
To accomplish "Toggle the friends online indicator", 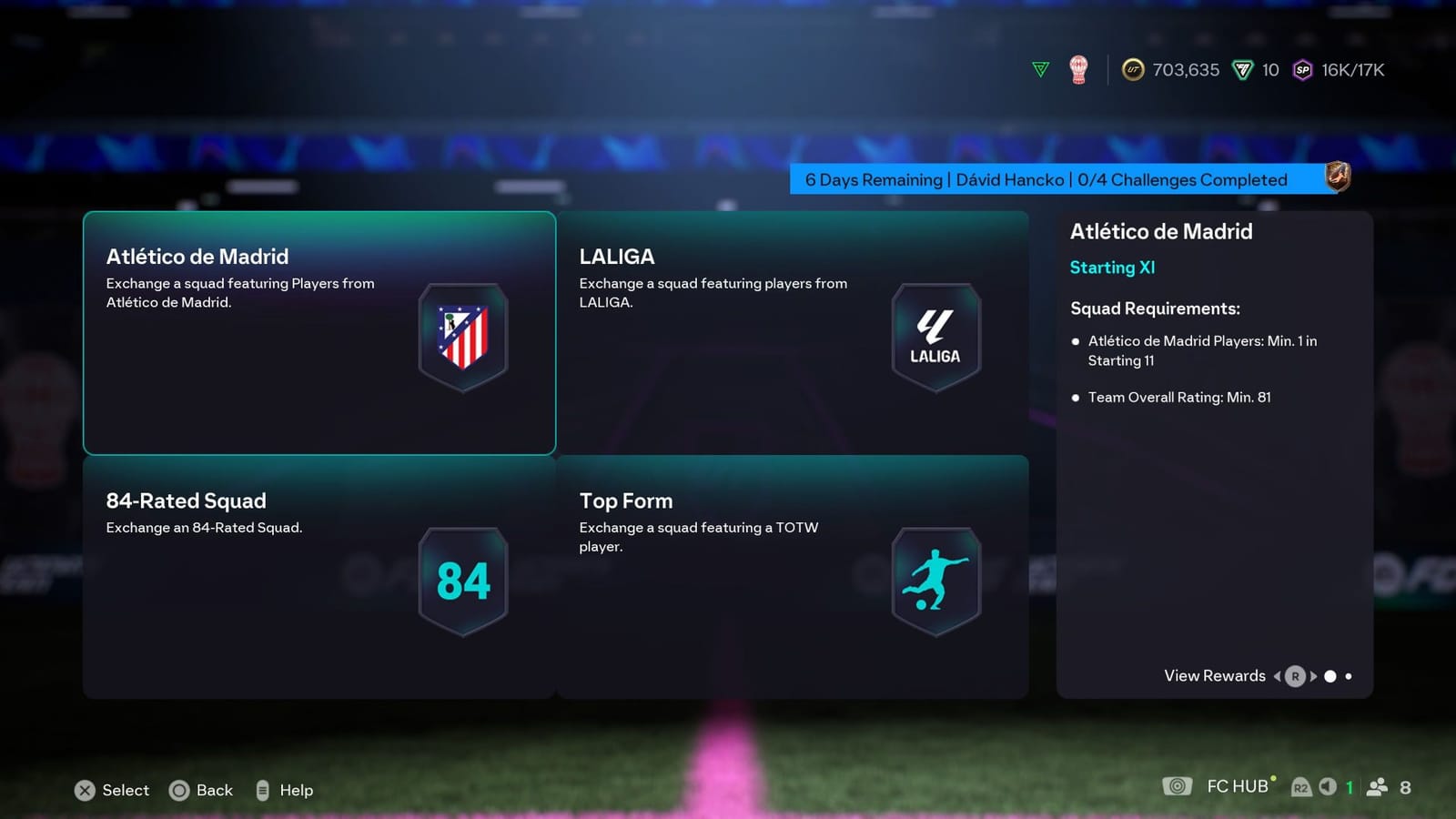I will 1378,786.
